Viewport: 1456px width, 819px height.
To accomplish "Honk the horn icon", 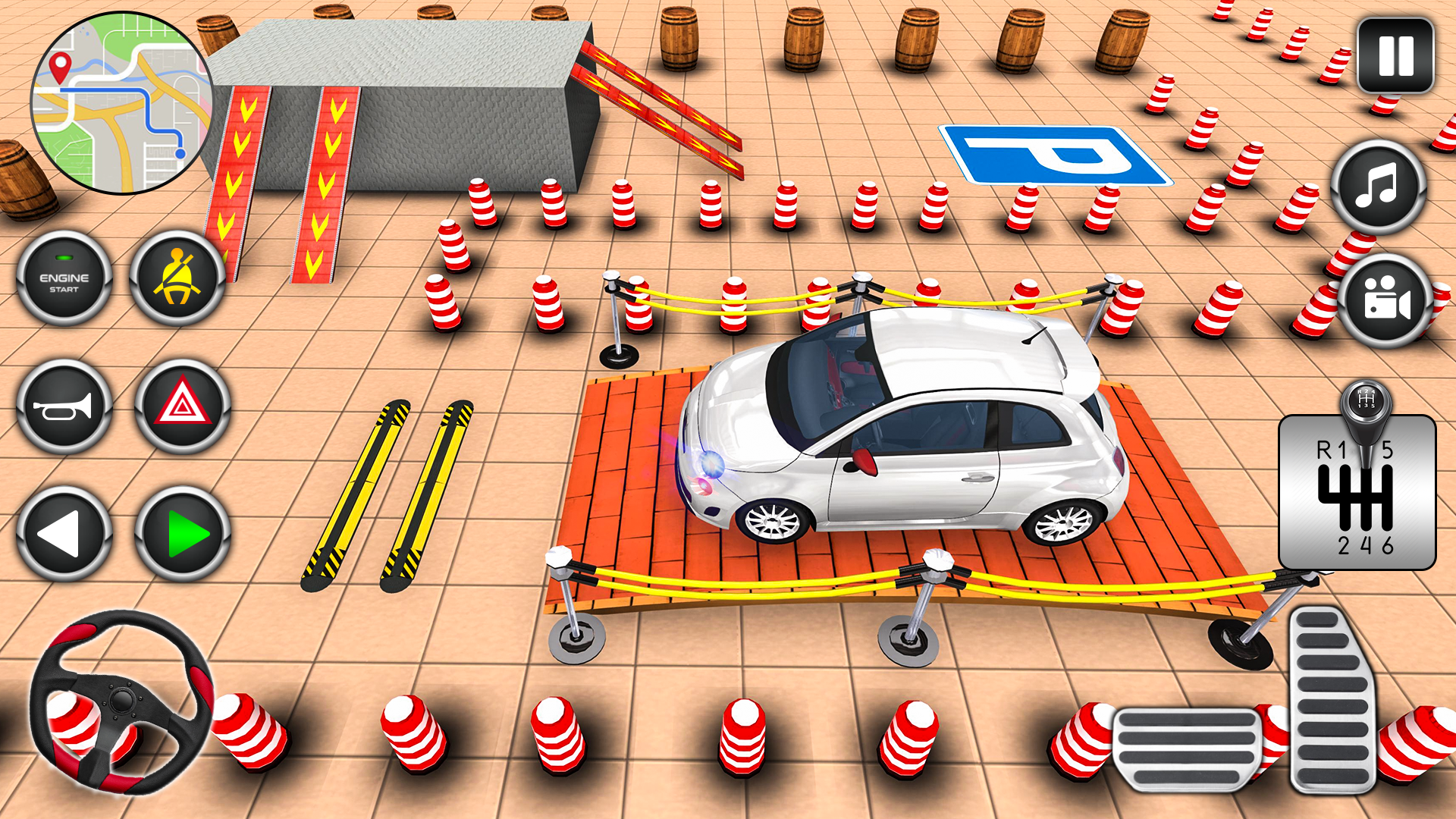I will pos(64,406).
